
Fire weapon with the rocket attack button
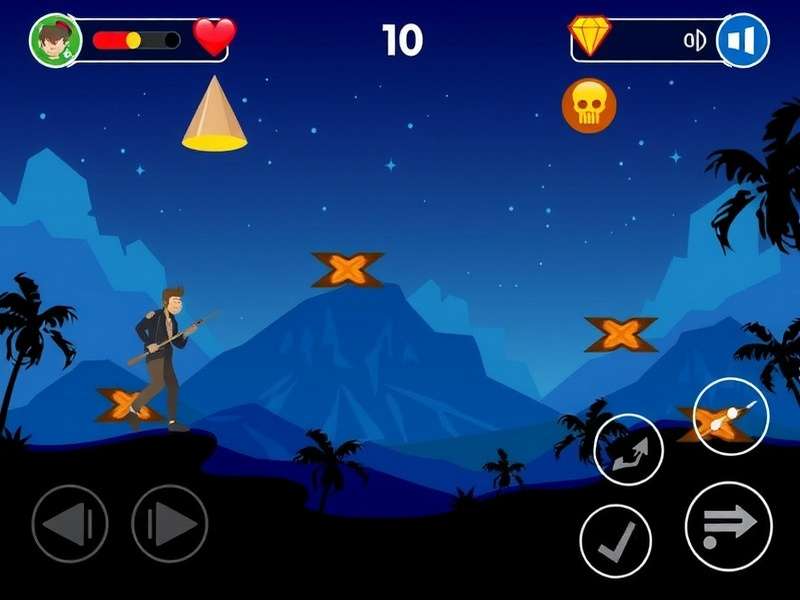pyautogui.click(x=730, y=415)
